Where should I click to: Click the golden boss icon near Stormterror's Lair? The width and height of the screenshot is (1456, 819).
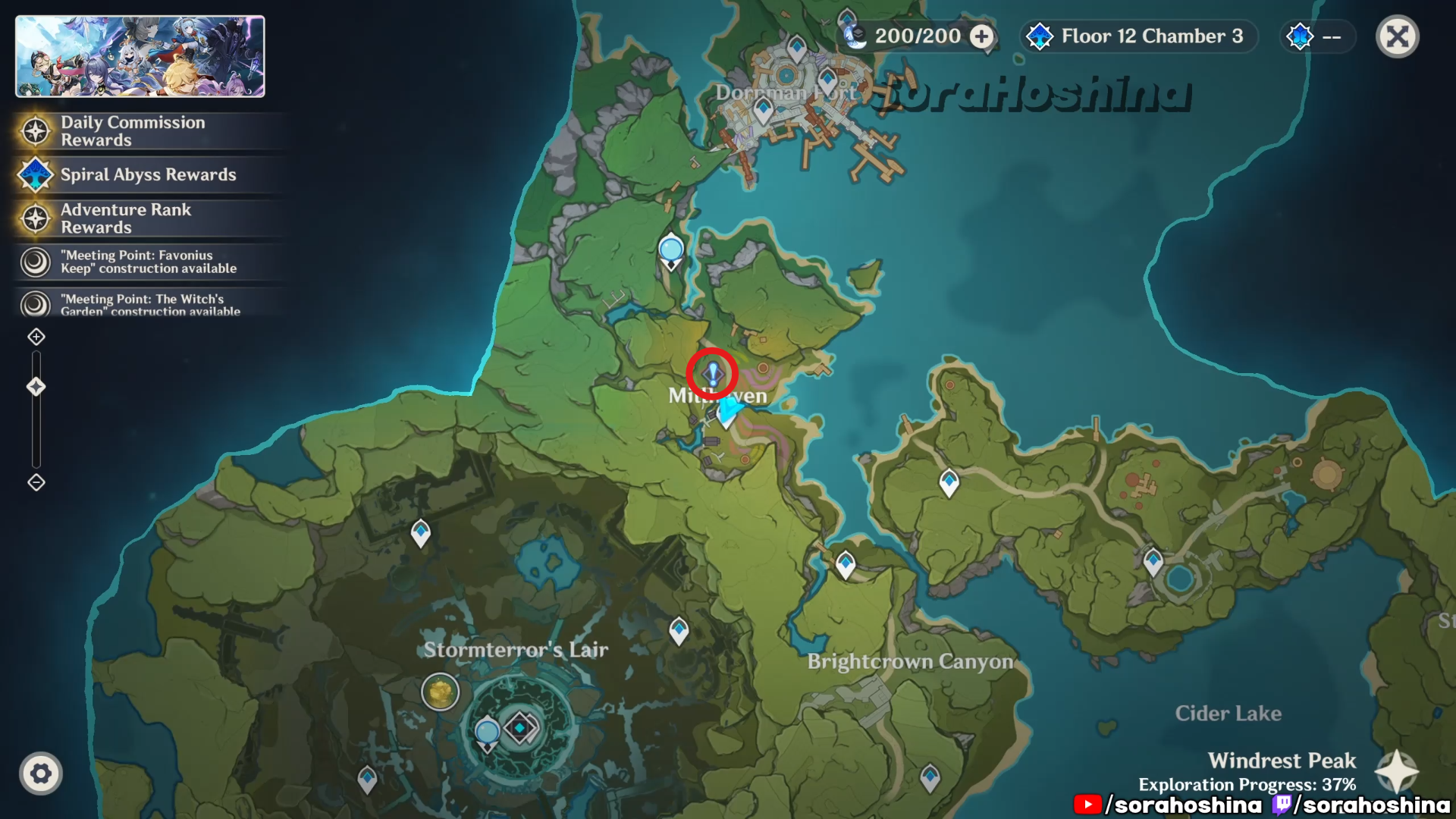[x=440, y=692]
